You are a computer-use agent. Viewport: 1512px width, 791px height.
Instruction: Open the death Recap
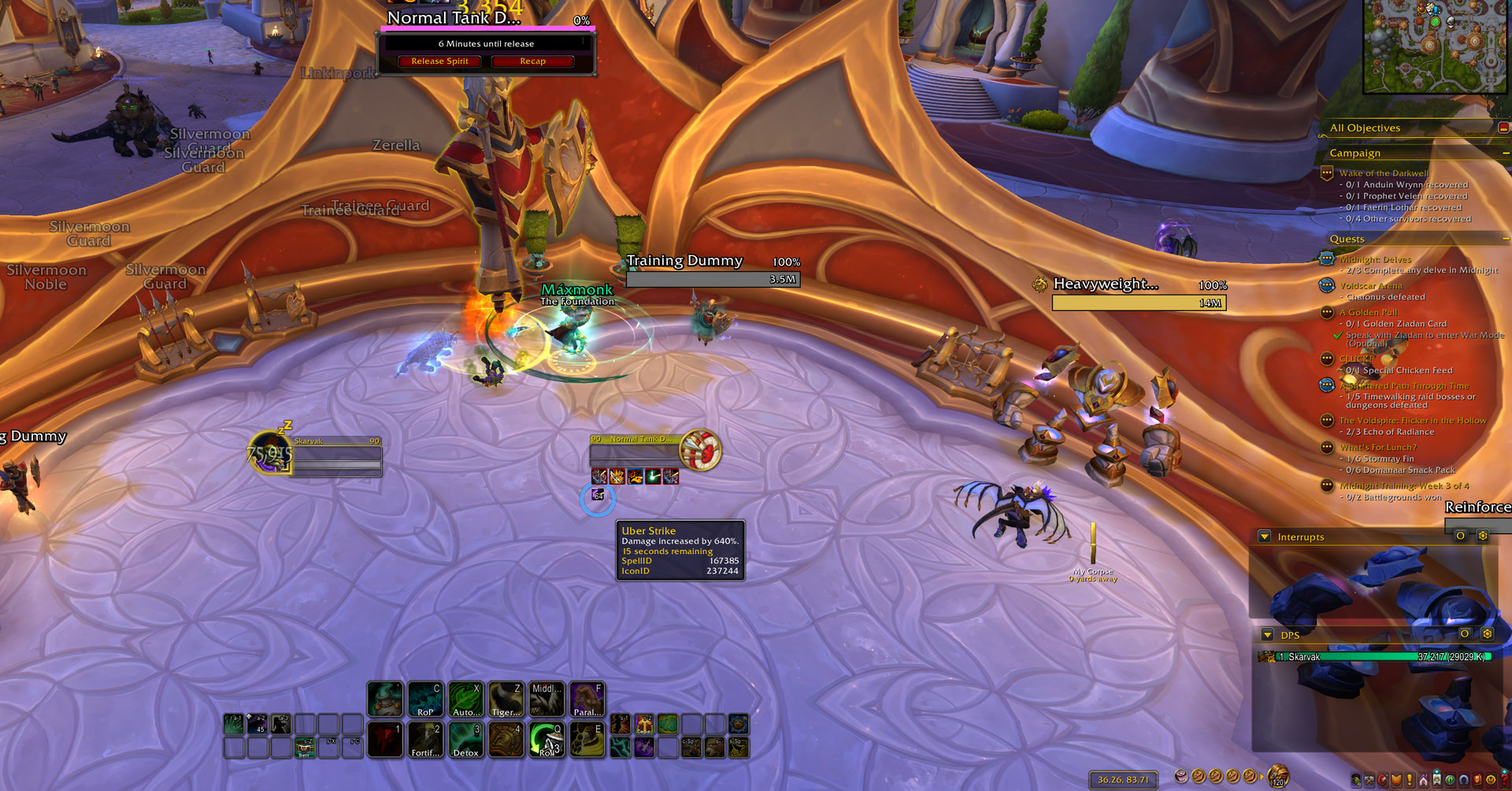pyautogui.click(x=532, y=61)
